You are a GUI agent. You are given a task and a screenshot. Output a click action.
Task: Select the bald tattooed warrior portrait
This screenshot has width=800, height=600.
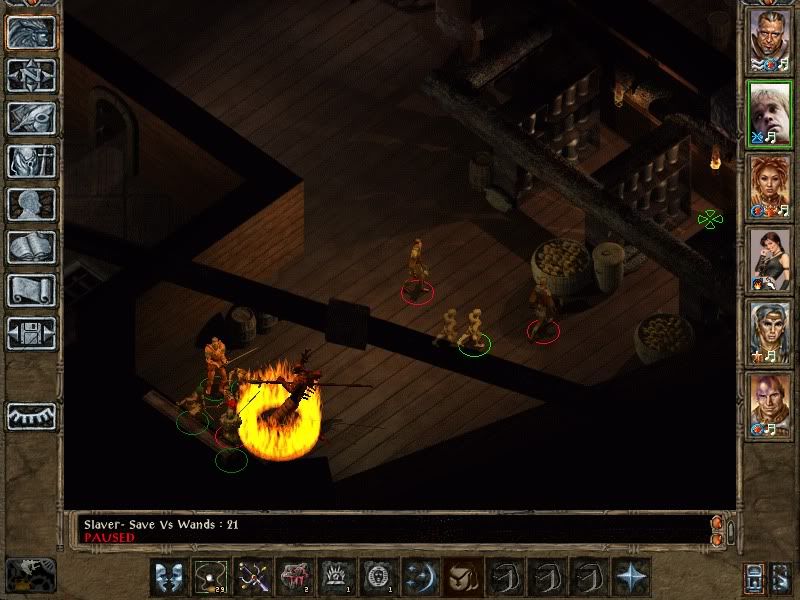(x=770, y=406)
